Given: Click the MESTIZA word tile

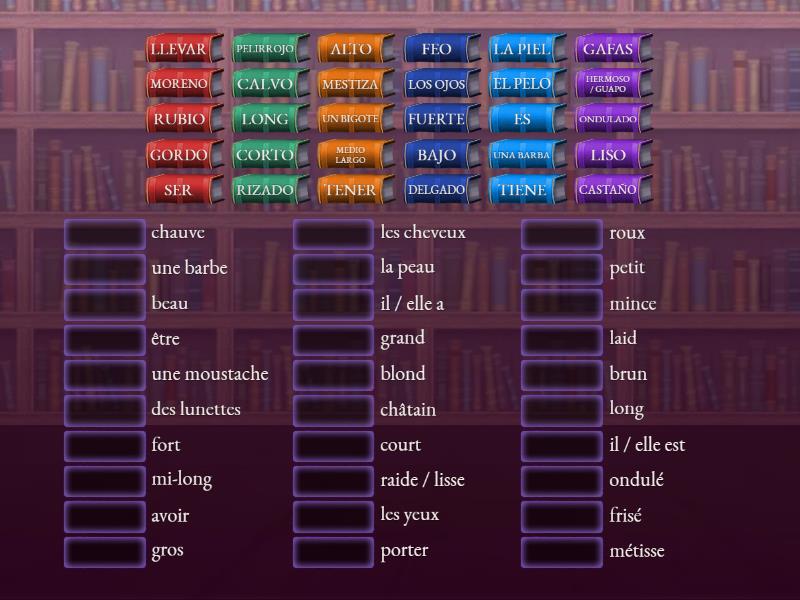Looking at the screenshot, I should (x=350, y=84).
